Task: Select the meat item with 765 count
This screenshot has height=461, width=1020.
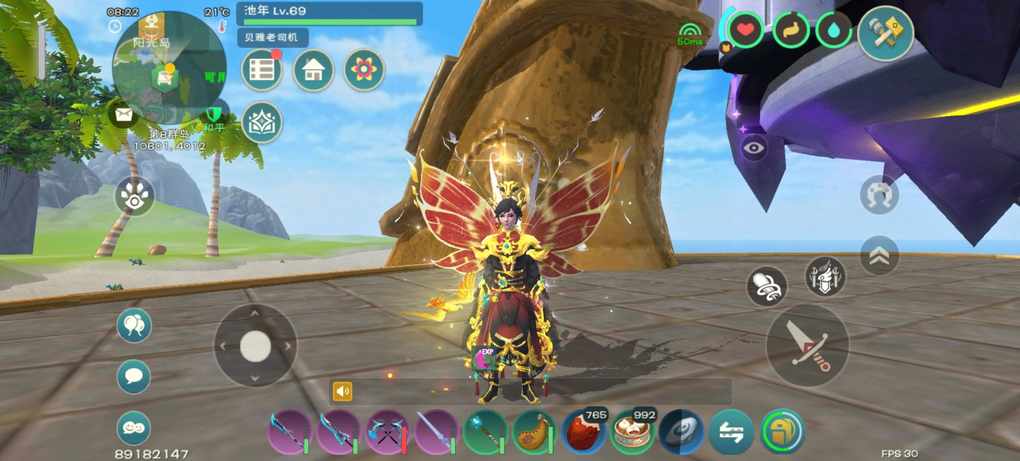Action: point(583,433)
